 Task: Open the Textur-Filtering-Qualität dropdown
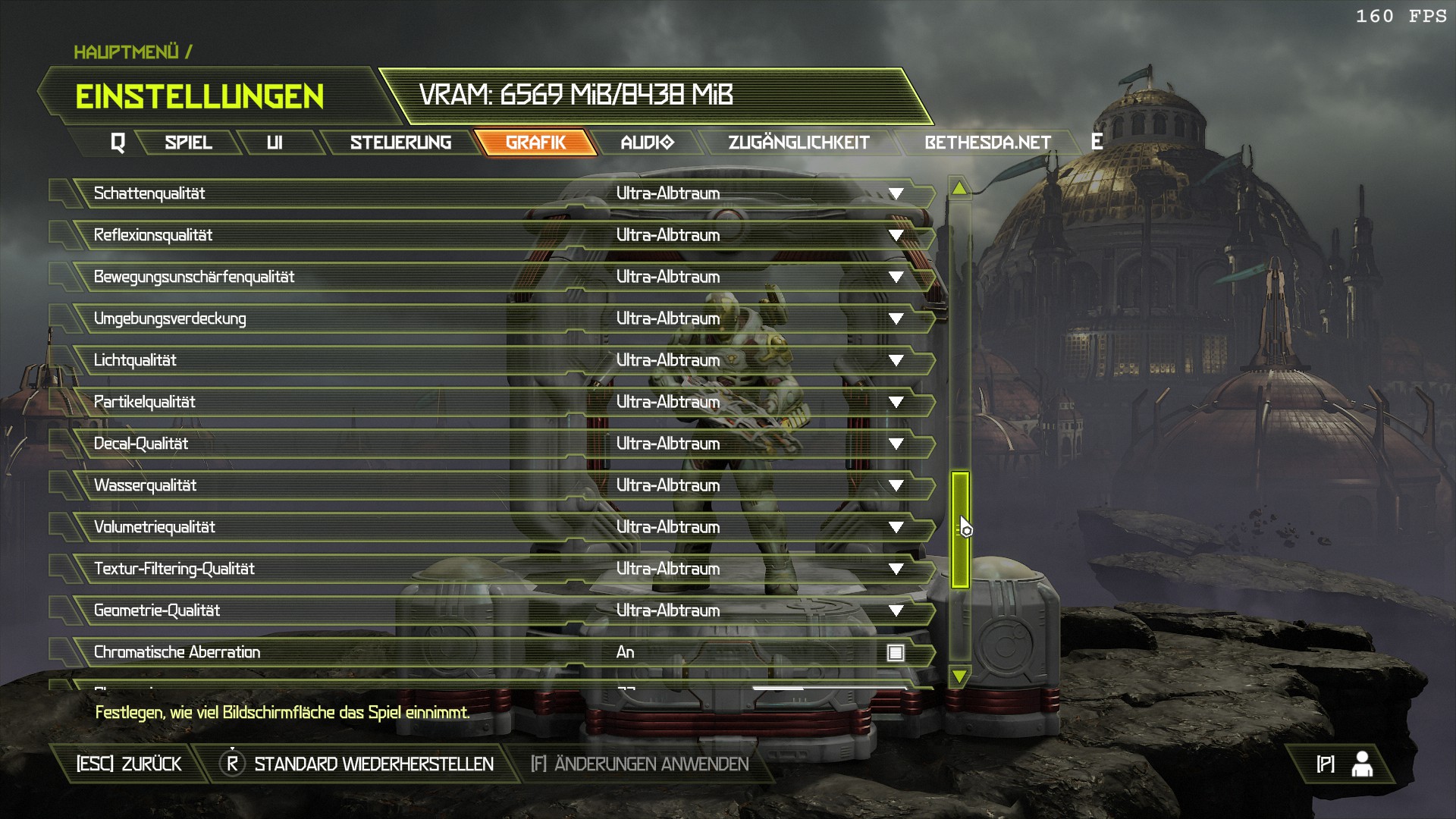tap(896, 570)
